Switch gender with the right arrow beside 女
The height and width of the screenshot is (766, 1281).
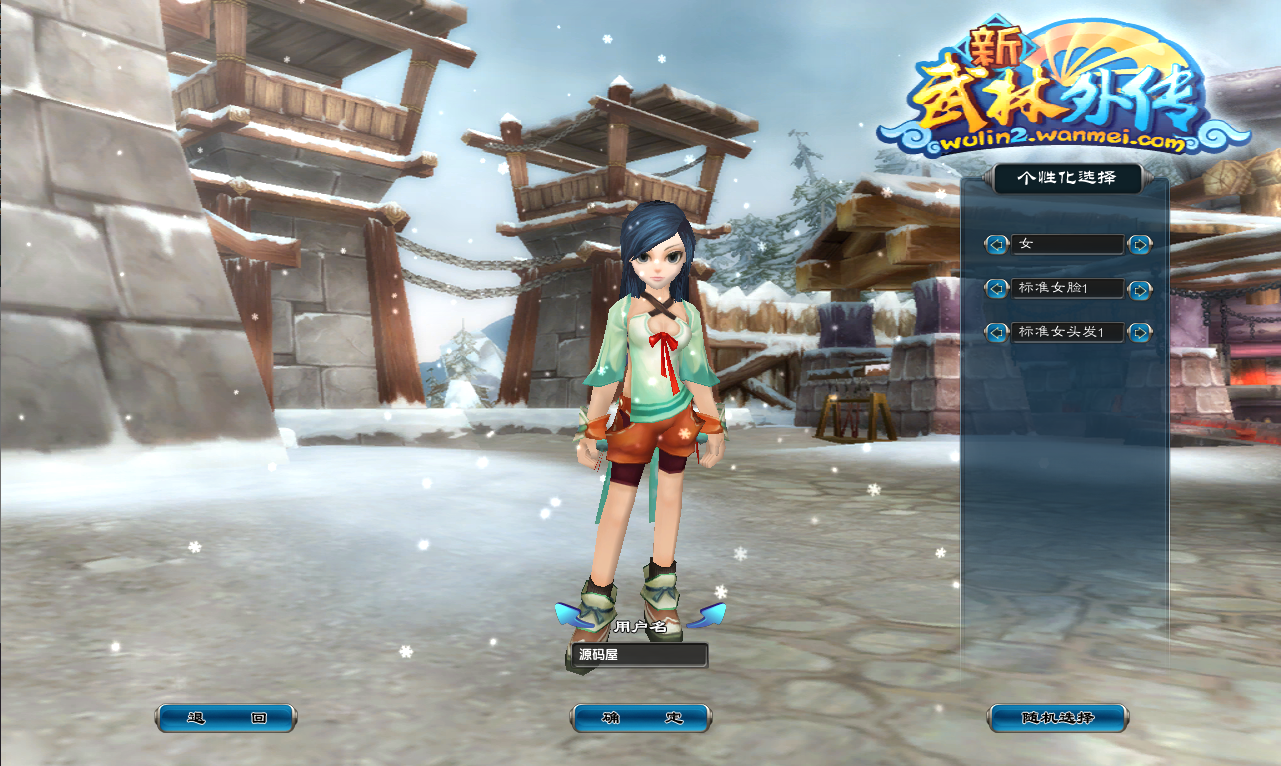[1139, 244]
